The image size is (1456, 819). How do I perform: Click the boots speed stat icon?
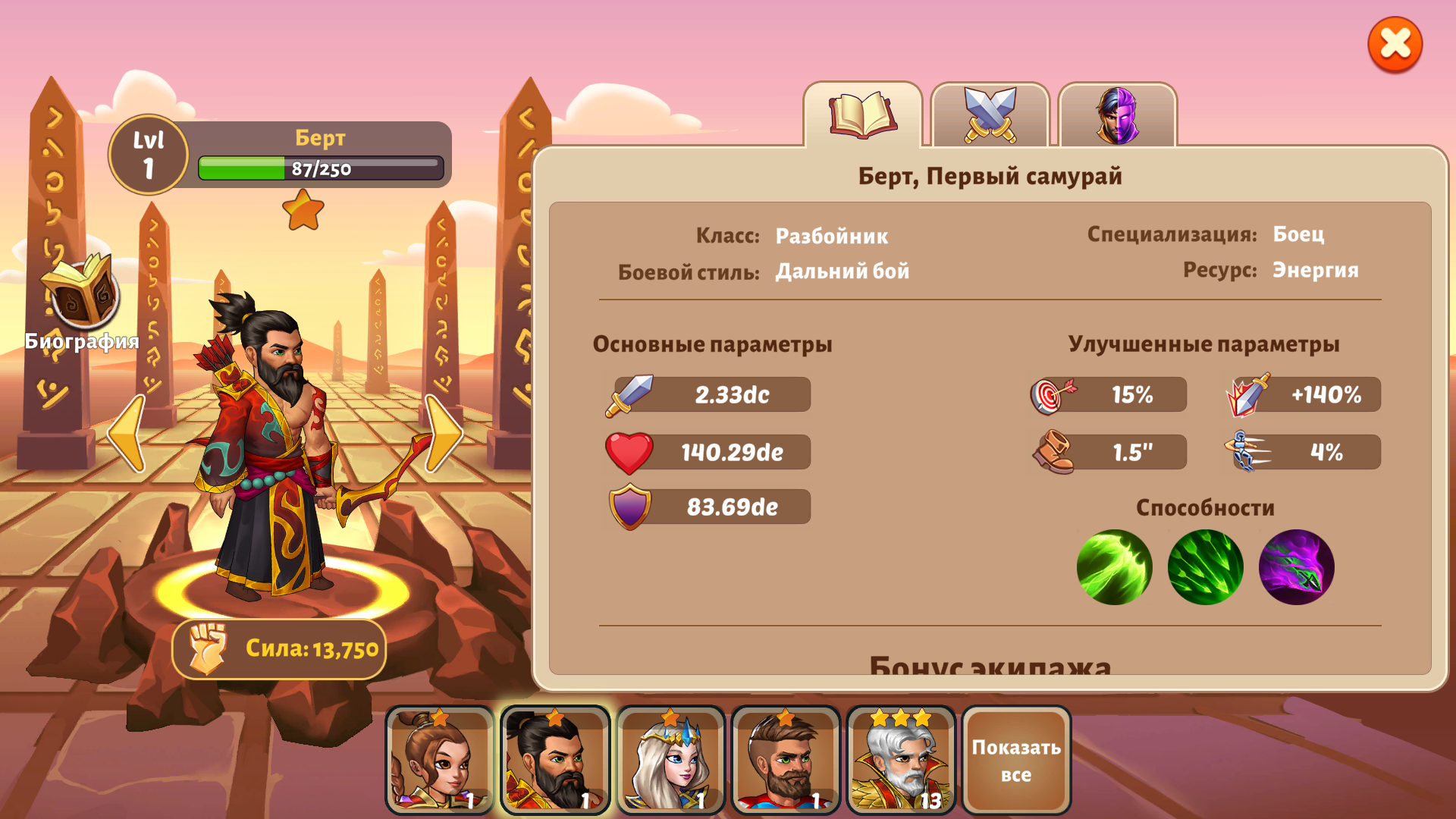click(x=1054, y=451)
